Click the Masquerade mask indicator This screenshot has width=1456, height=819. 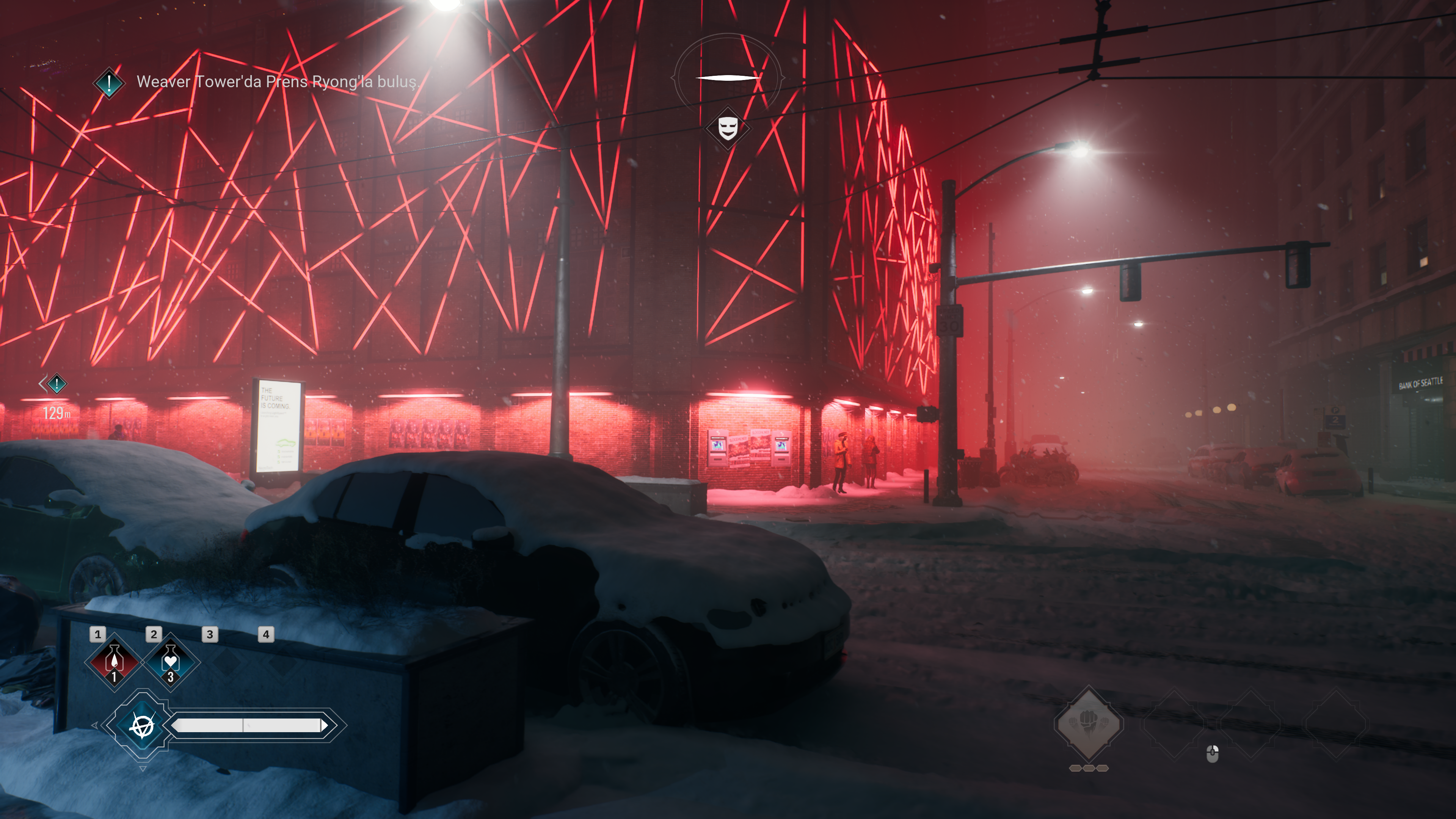[x=728, y=129]
